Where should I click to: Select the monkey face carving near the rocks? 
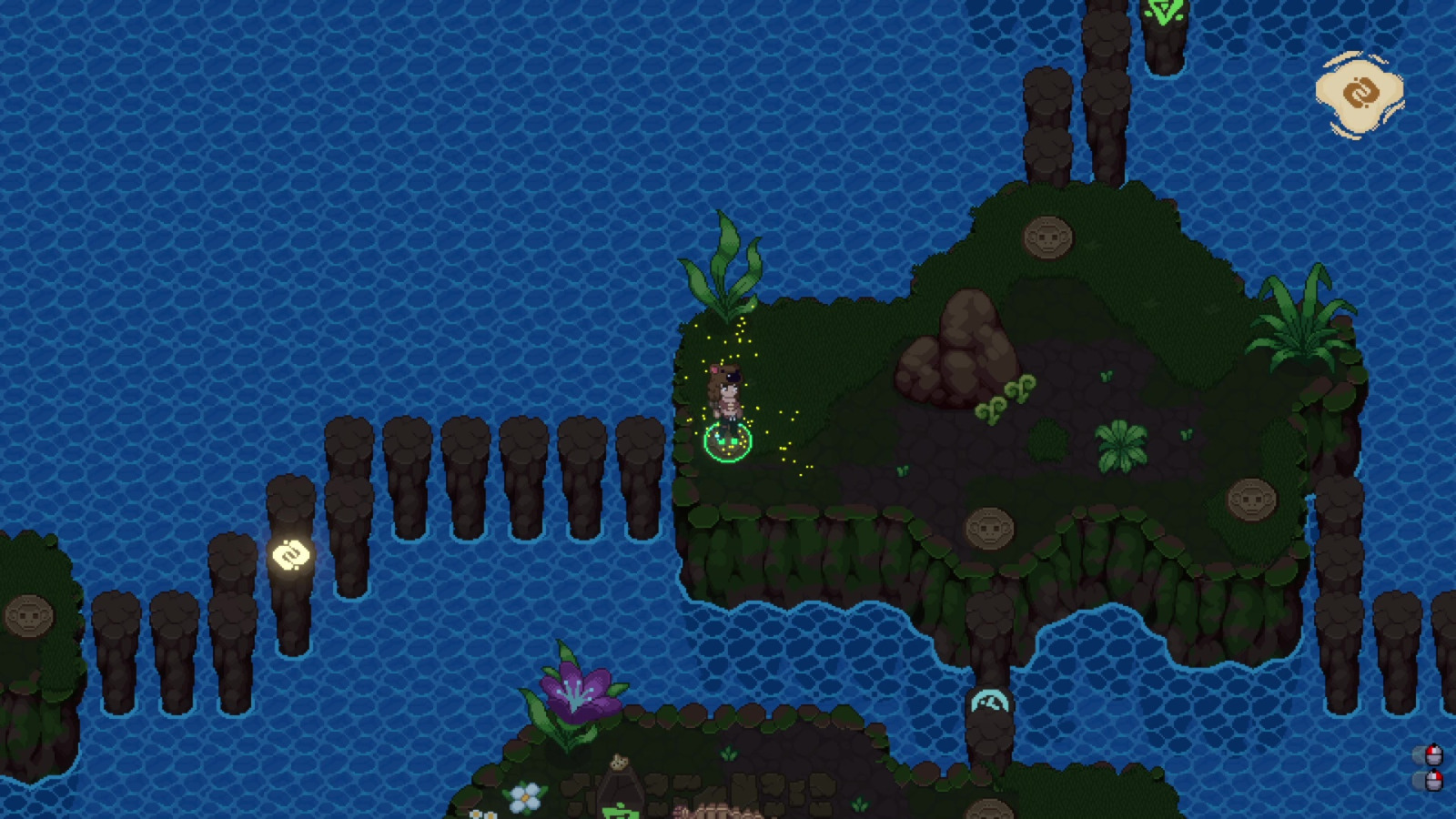[1048, 236]
